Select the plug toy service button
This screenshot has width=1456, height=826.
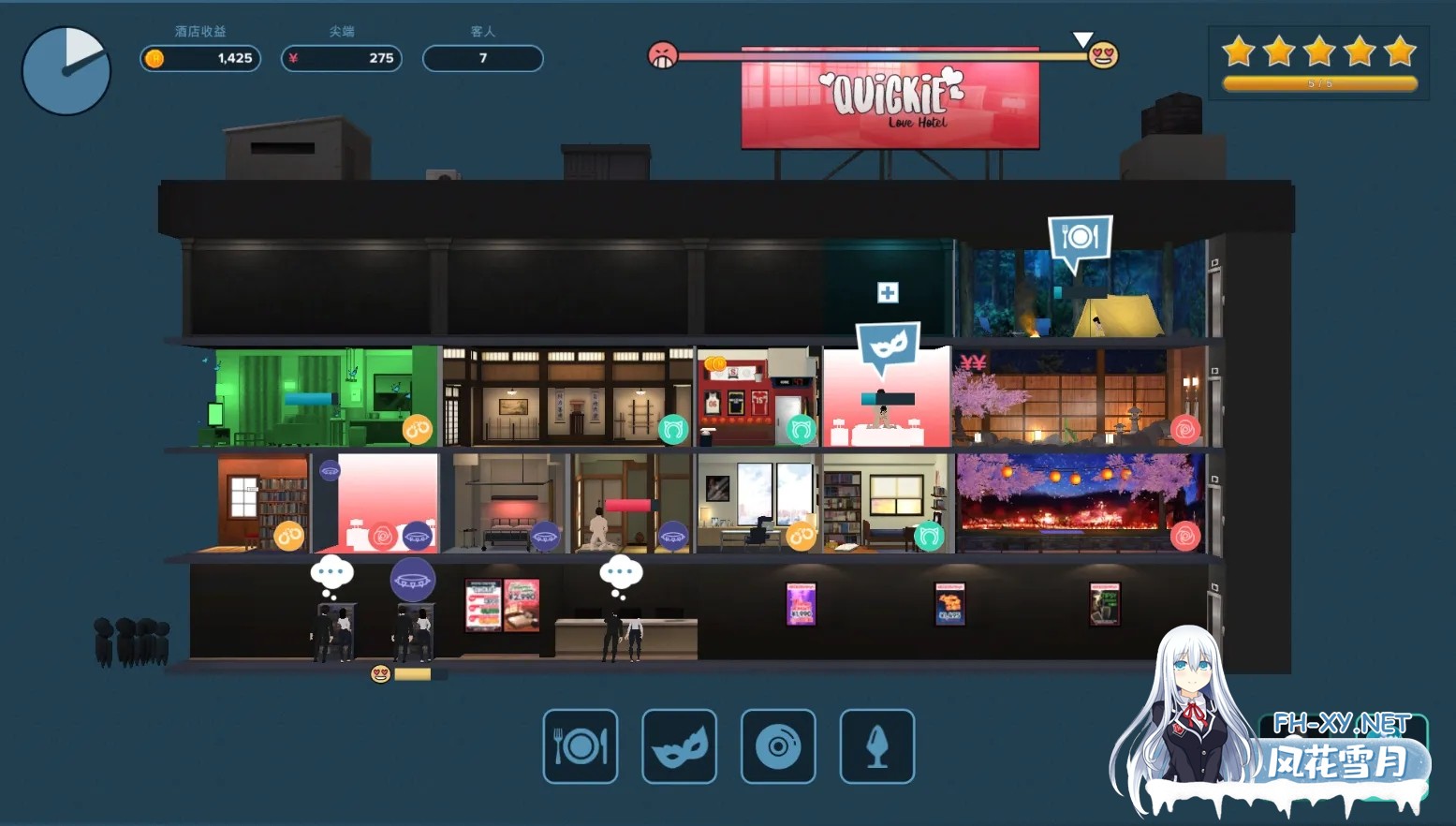pos(877,746)
